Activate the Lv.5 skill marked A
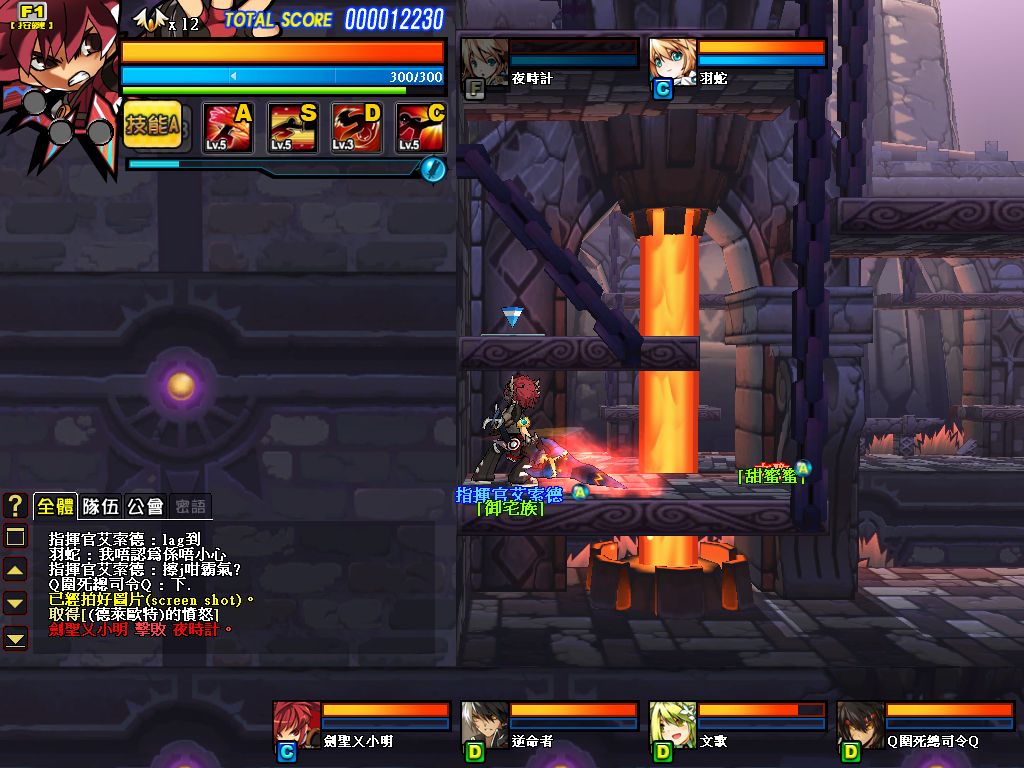This screenshot has height=768, width=1024. pyautogui.click(x=228, y=127)
